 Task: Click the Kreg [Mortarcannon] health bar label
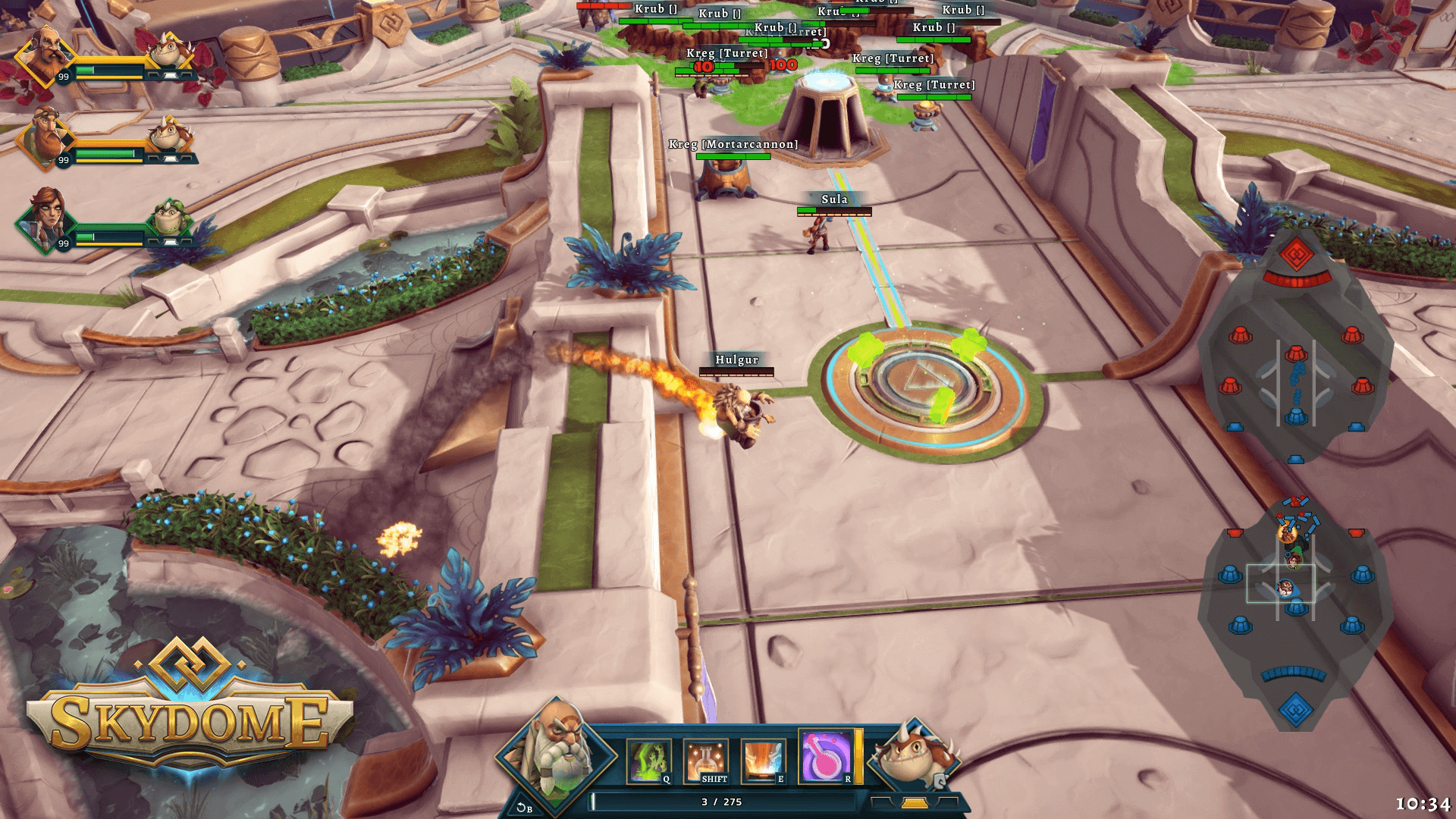click(732, 143)
